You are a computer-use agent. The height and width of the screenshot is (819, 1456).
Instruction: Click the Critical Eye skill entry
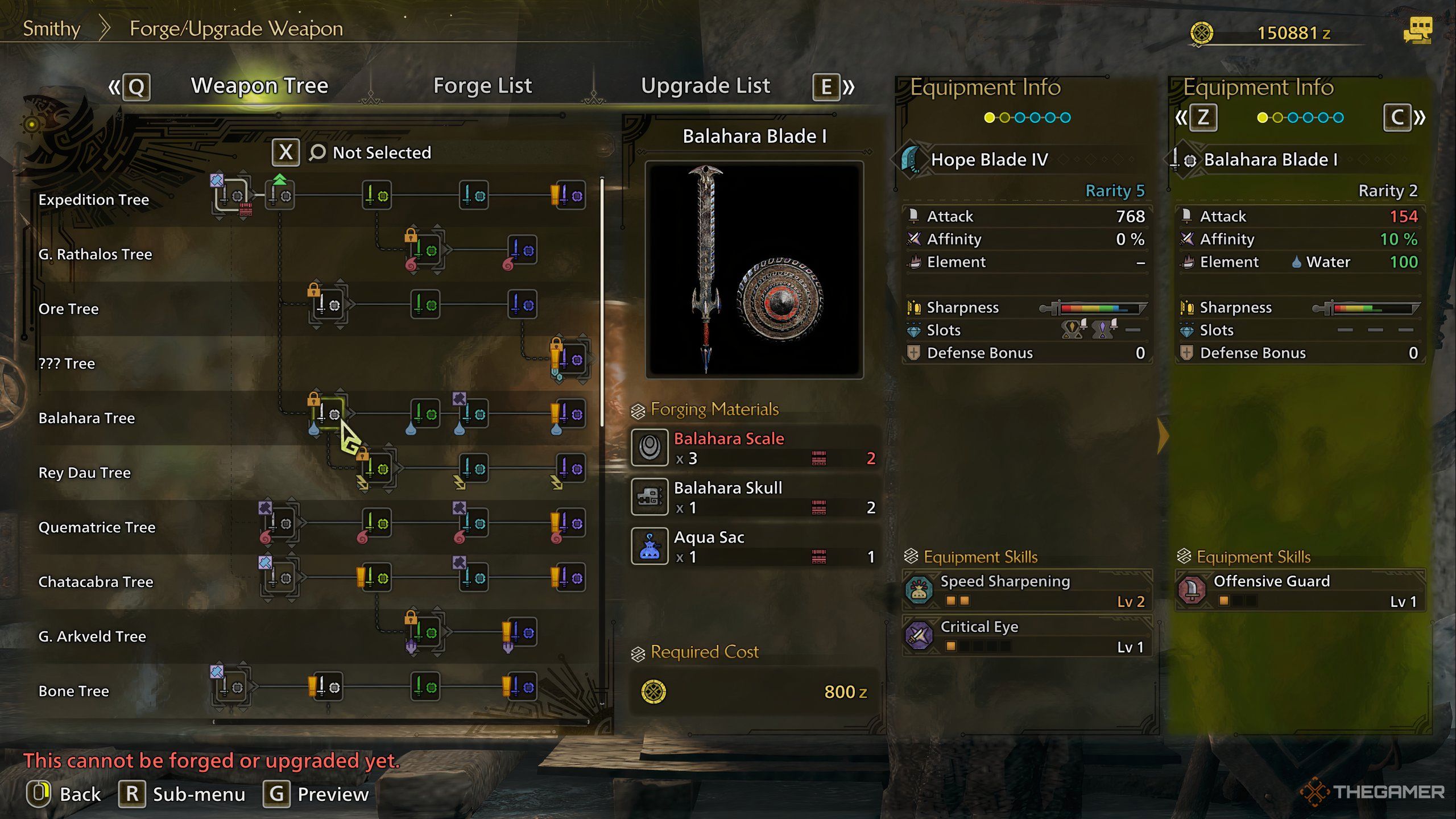click(x=1027, y=636)
